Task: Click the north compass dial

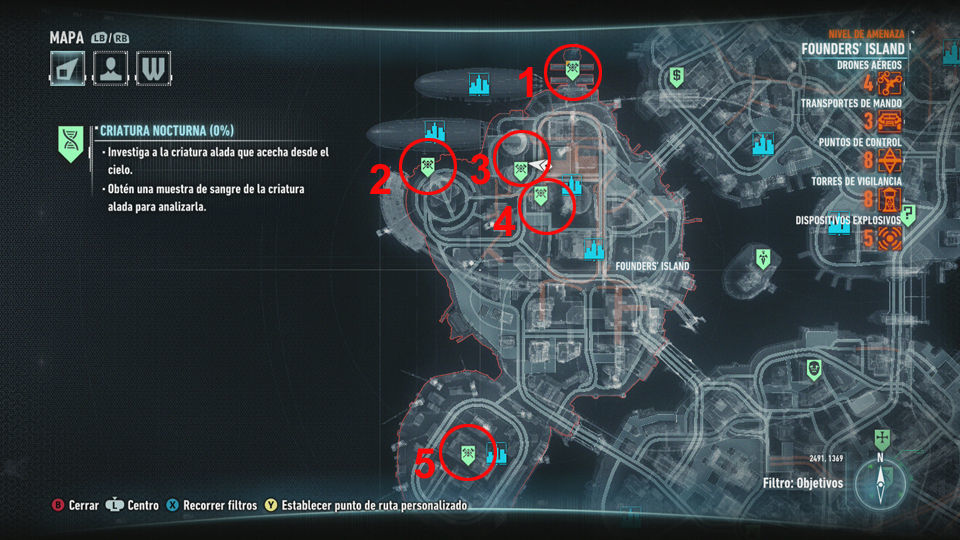Action: (x=880, y=484)
